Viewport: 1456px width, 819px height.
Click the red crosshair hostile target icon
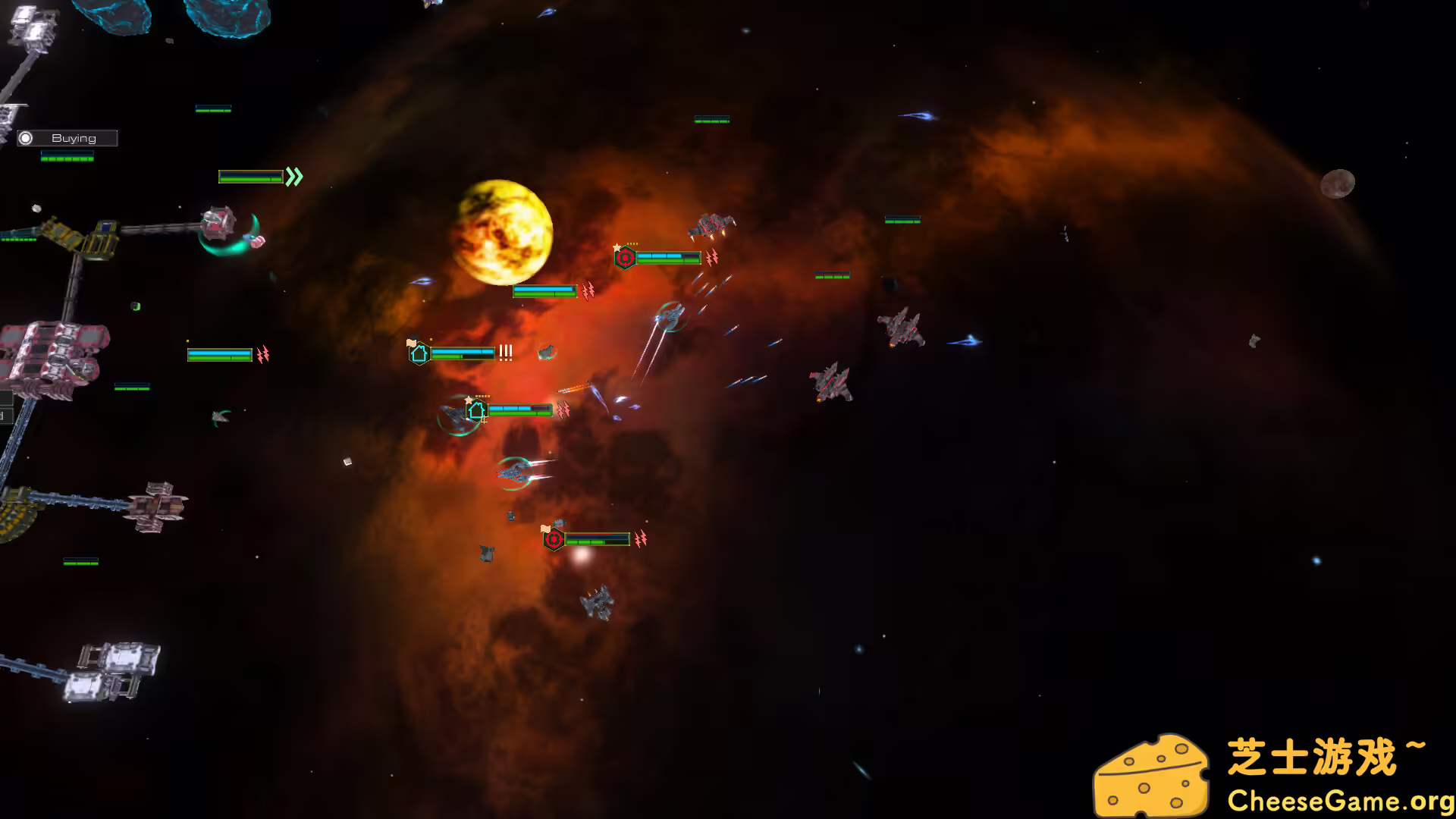tap(626, 257)
